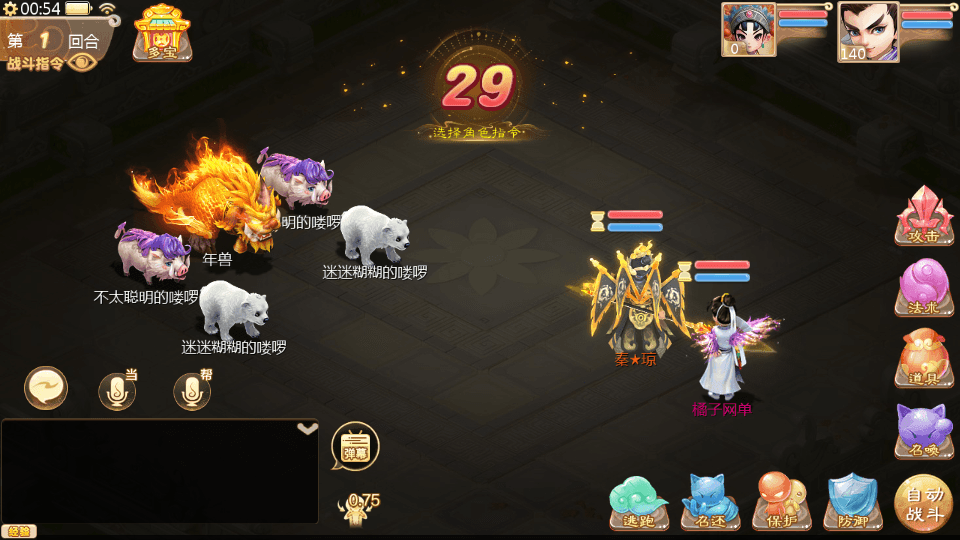The image size is (960, 540).
Task: Open the 道具 item menu
Action: pos(923,359)
